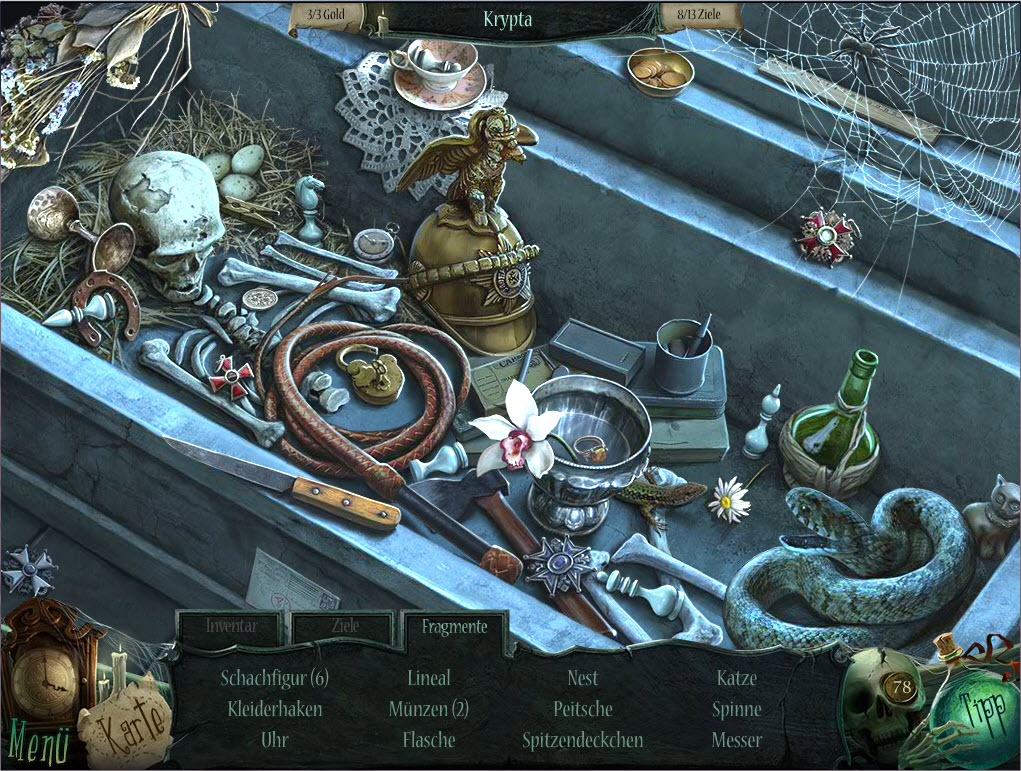This screenshot has width=1021, height=771.
Task: Switch to the Ziele tab
Action: tap(344, 627)
